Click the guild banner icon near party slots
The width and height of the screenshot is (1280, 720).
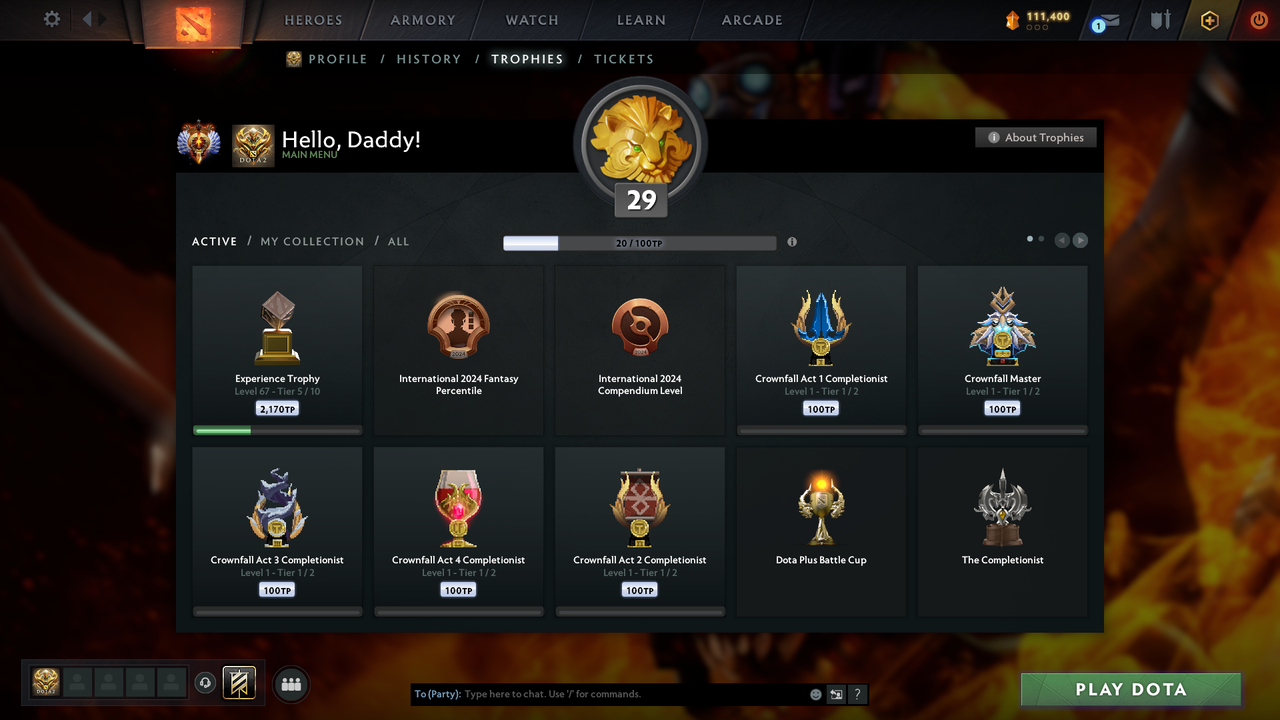coord(240,682)
